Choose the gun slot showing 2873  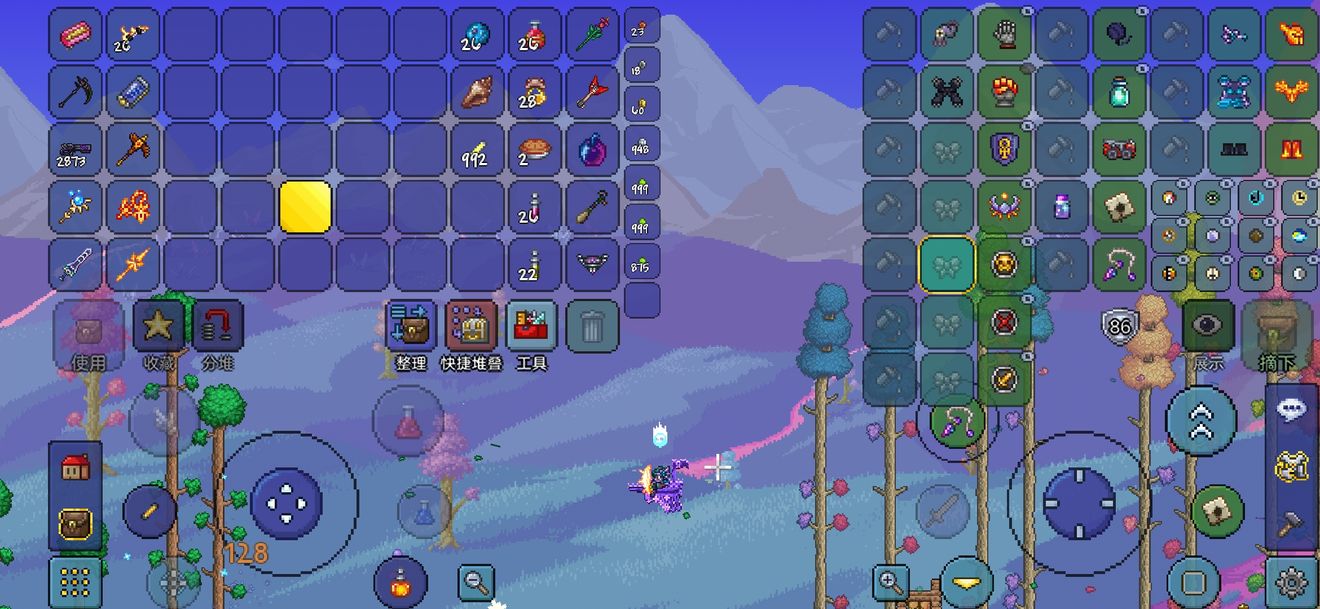pos(75,150)
